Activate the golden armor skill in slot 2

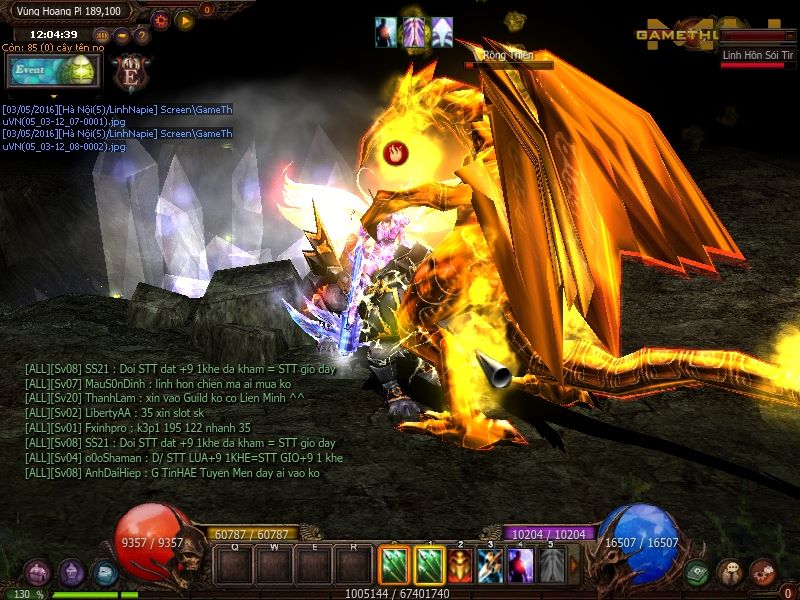[x=460, y=566]
